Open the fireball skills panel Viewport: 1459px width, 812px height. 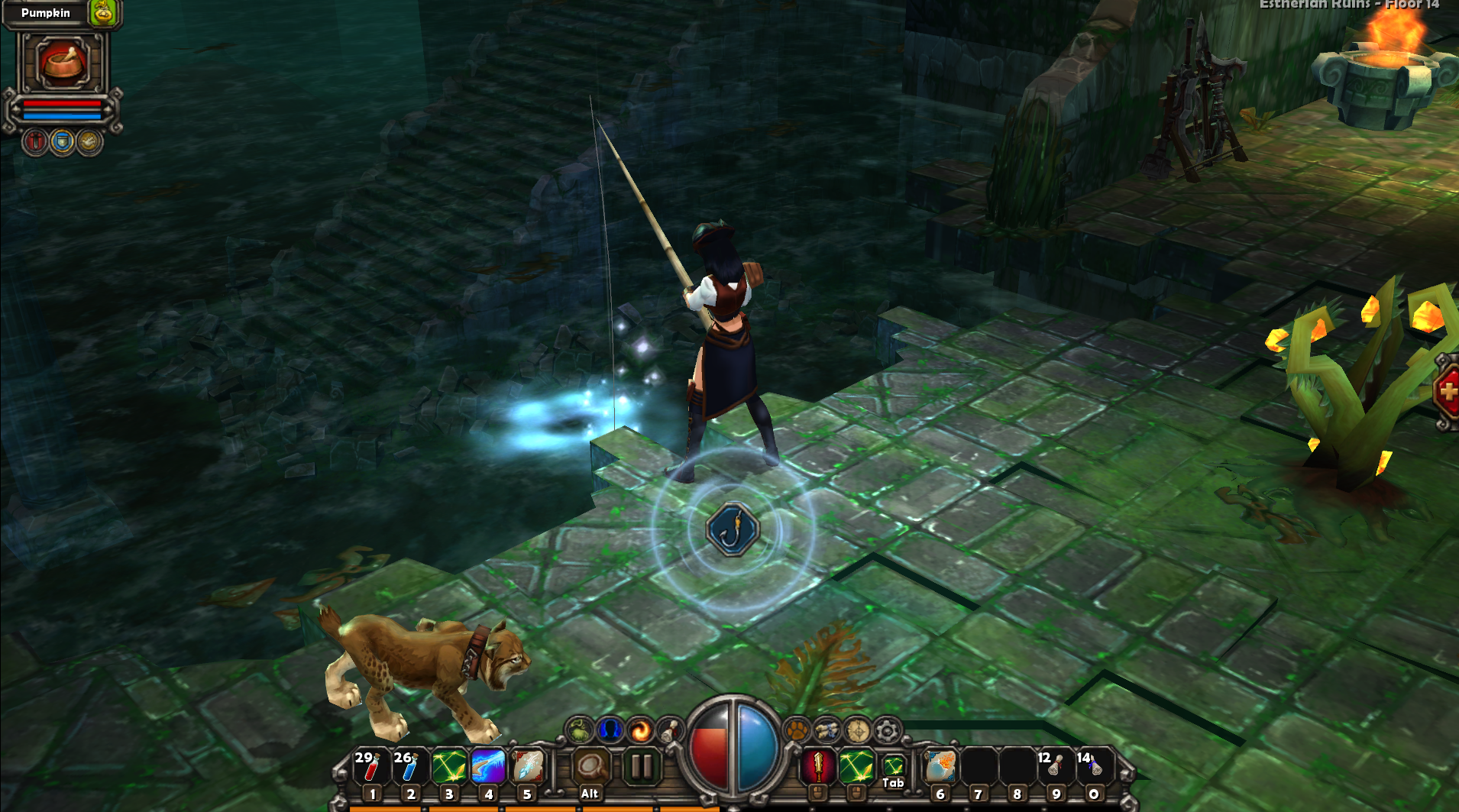[x=640, y=730]
